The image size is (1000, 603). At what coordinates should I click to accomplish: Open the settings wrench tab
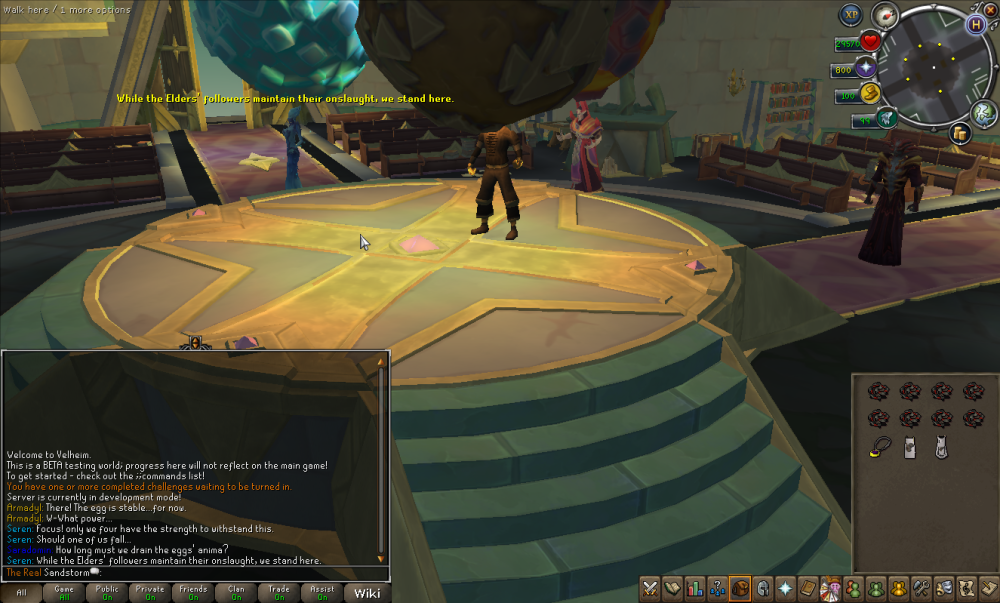(x=922, y=588)
